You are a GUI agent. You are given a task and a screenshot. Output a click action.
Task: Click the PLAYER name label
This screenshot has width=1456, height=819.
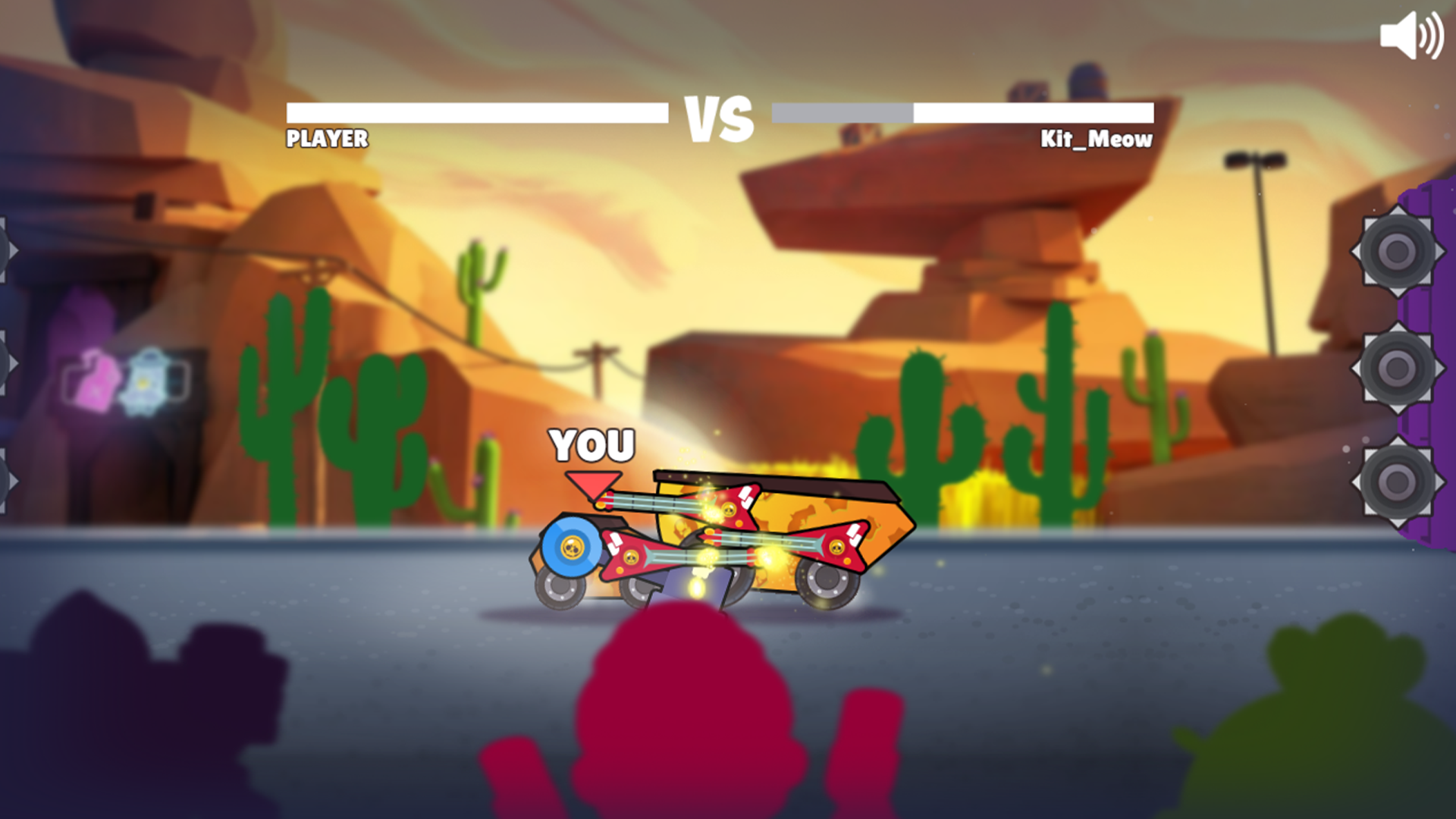click(325, 139)
